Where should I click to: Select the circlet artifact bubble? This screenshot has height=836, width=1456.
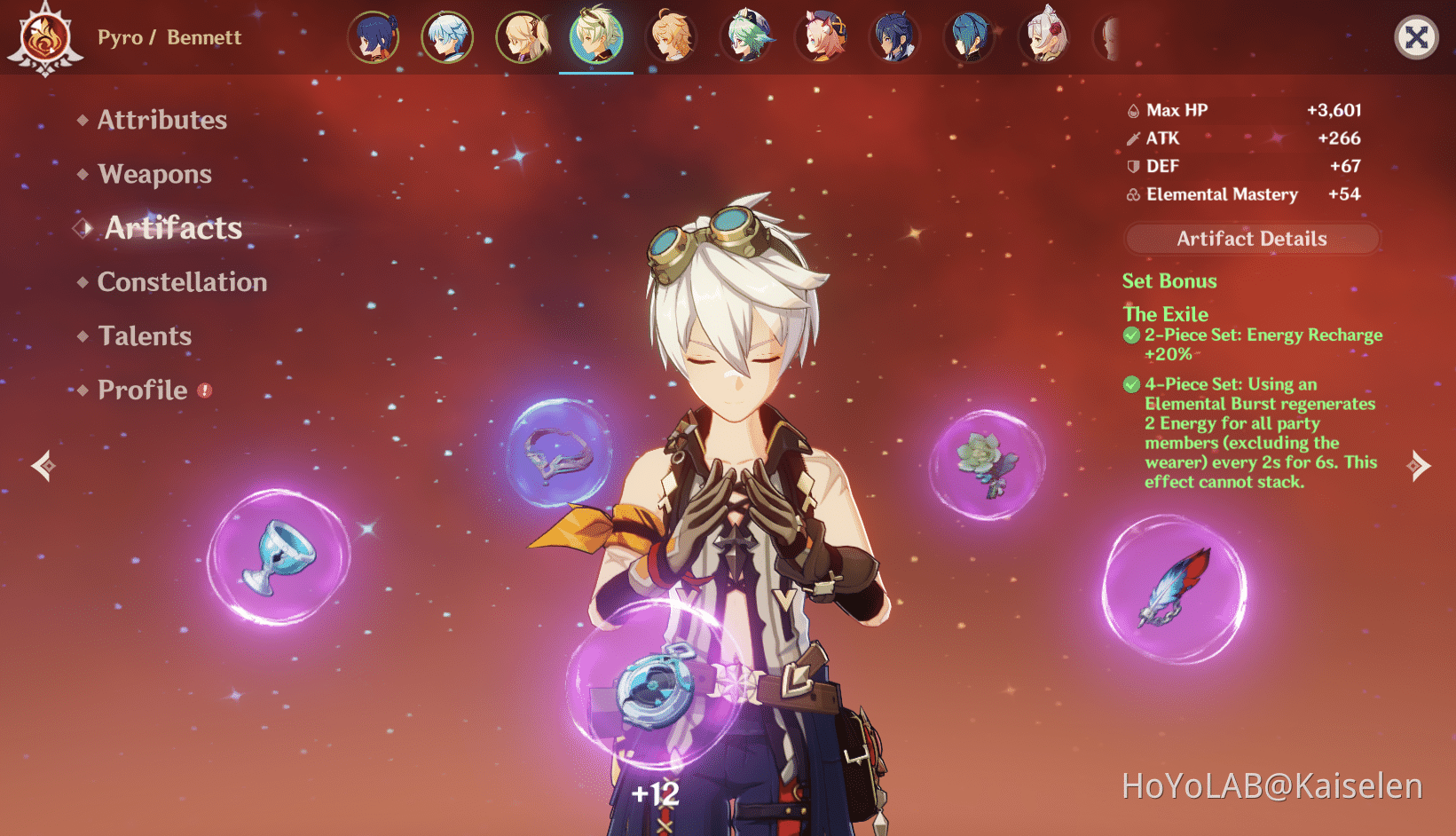point(559,453)
